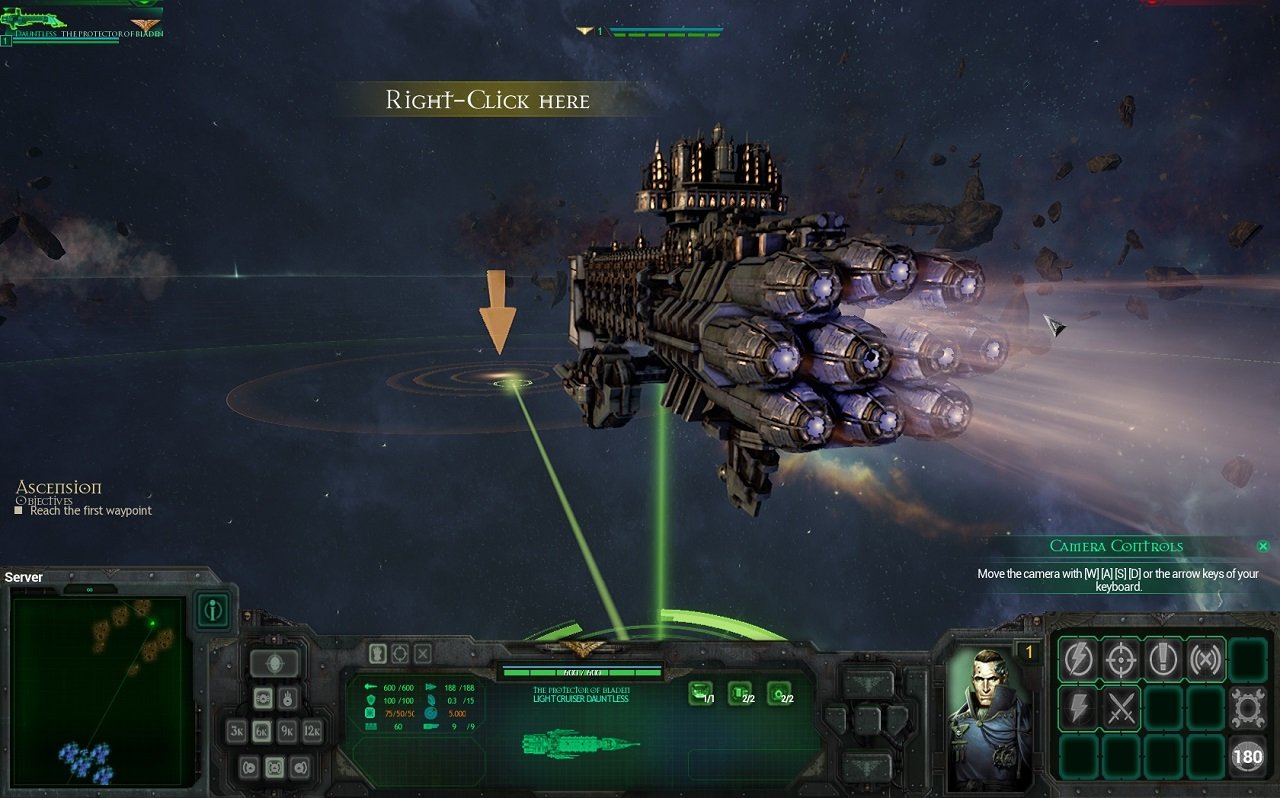Click the fleet flagship on the minimap
1280x798 pixels.
[x=152, y=624]
